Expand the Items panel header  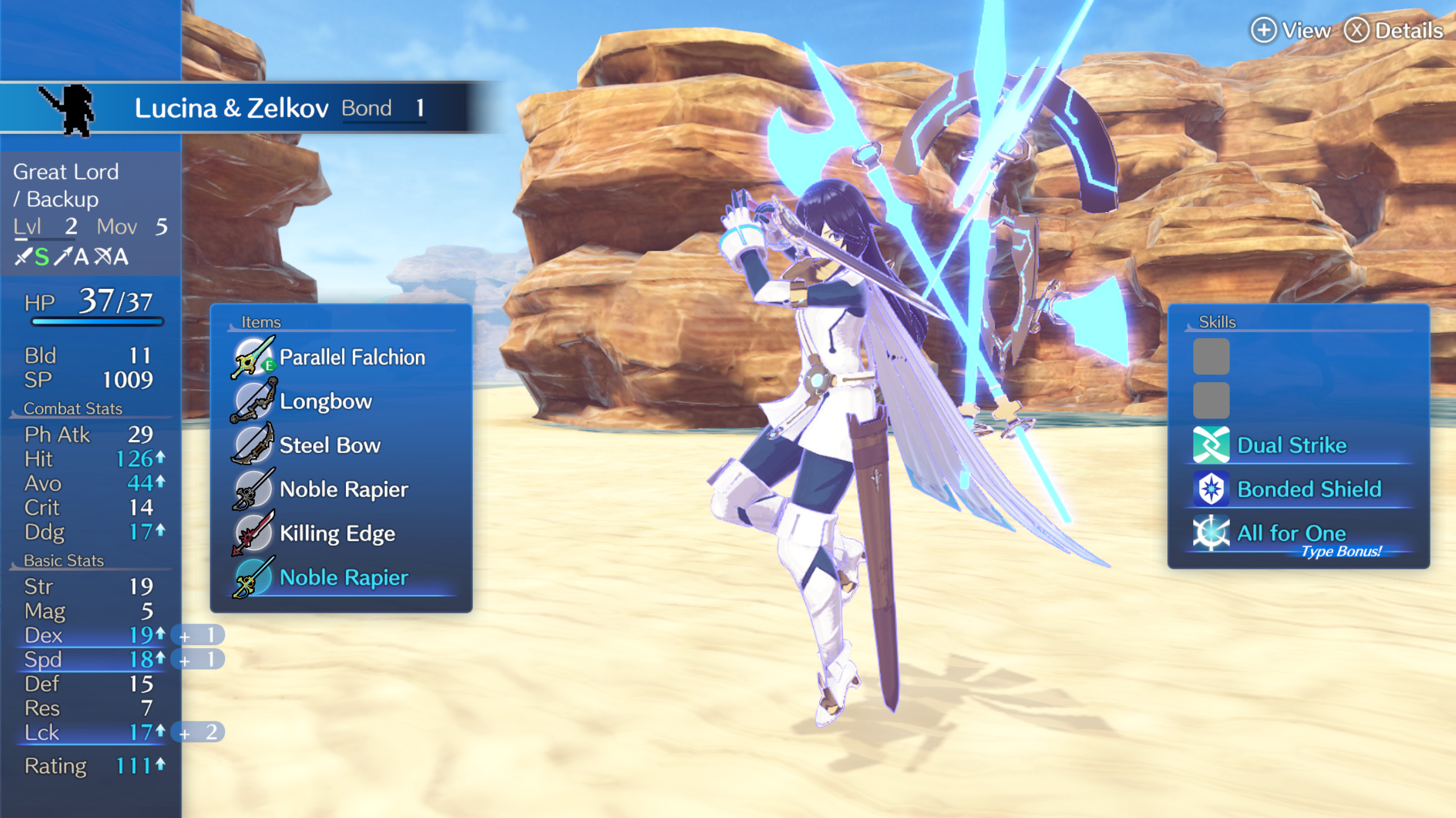click(260, 322)
